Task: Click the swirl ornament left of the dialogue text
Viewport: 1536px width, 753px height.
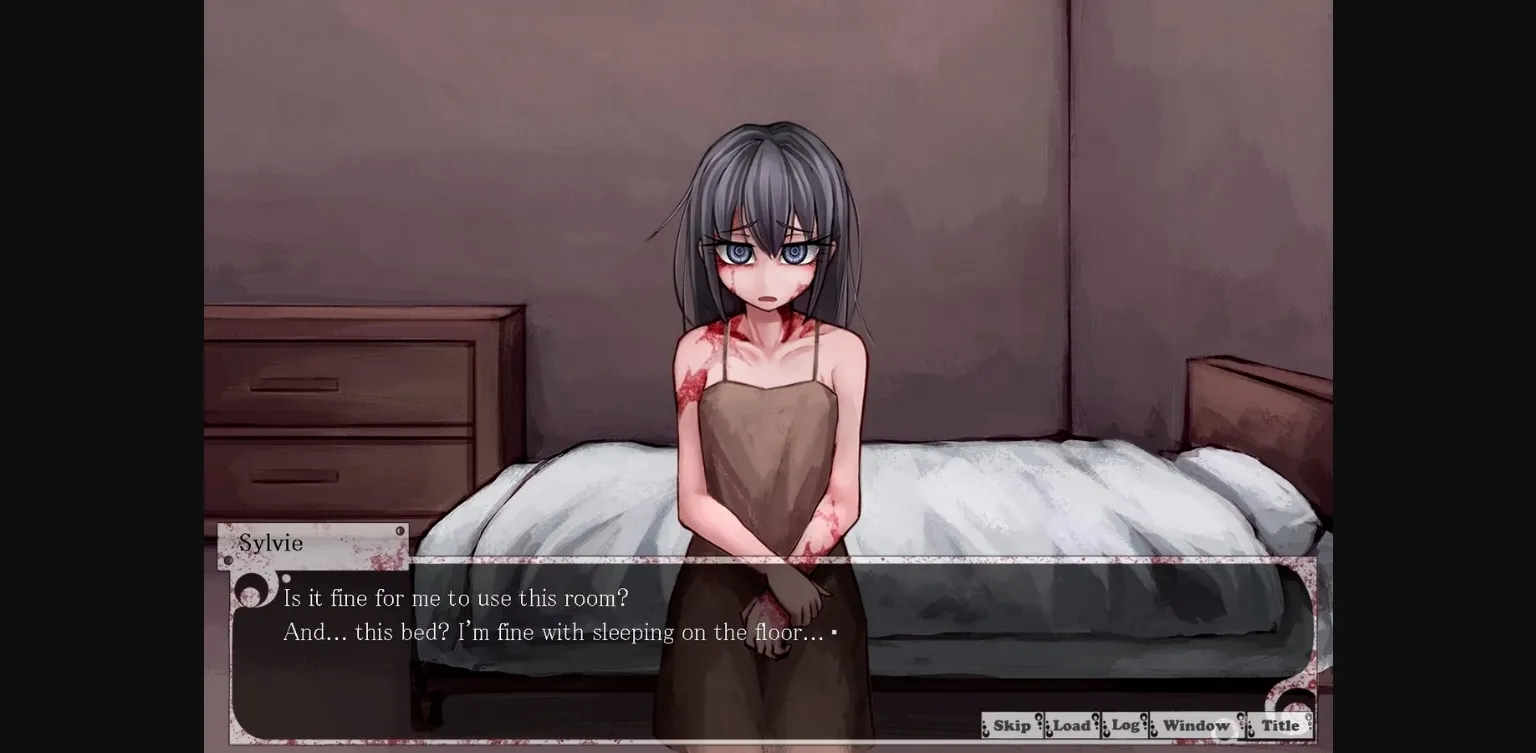Action: tap(253, 589)
